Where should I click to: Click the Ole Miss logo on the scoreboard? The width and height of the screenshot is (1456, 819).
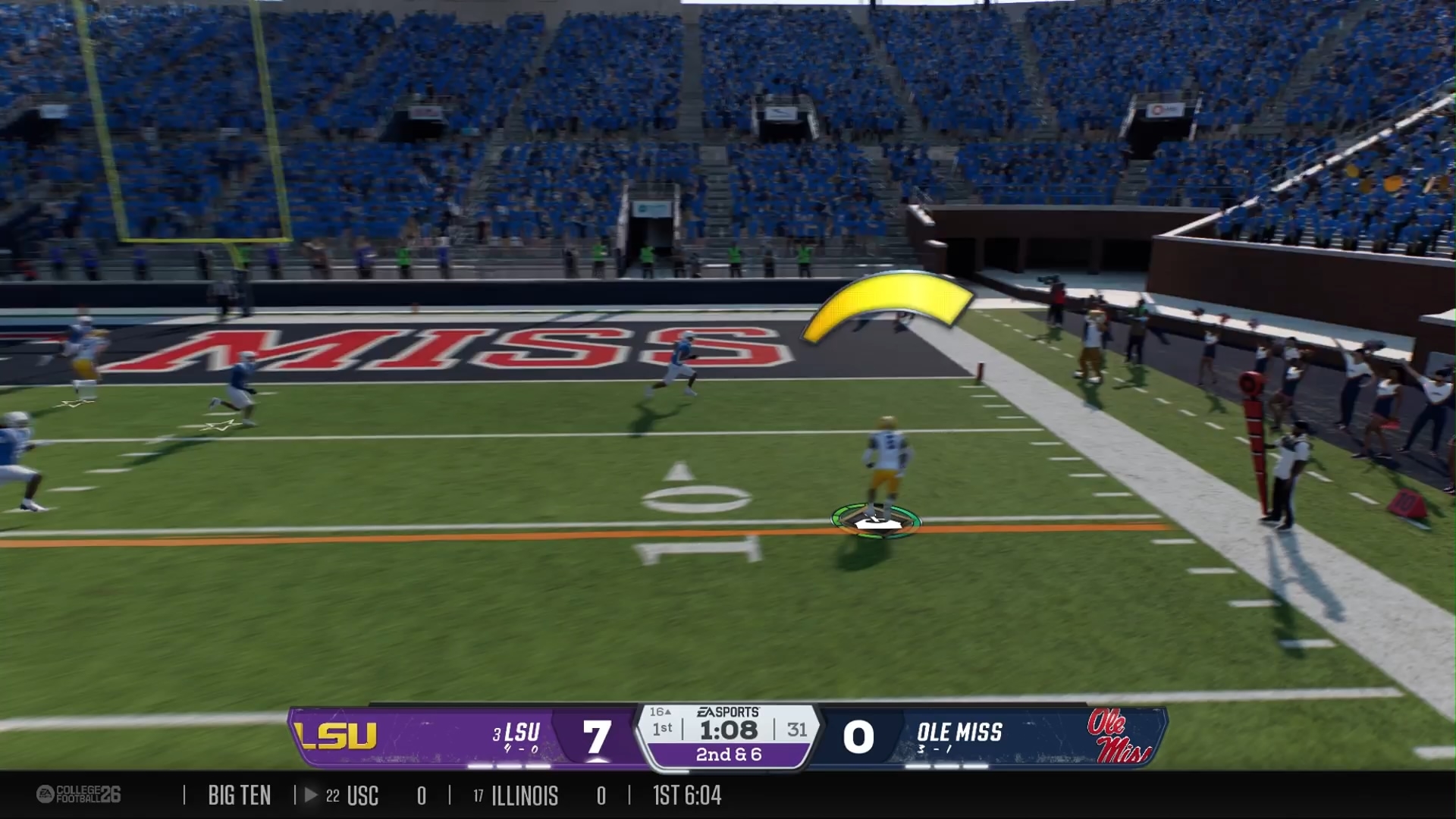1118,736
